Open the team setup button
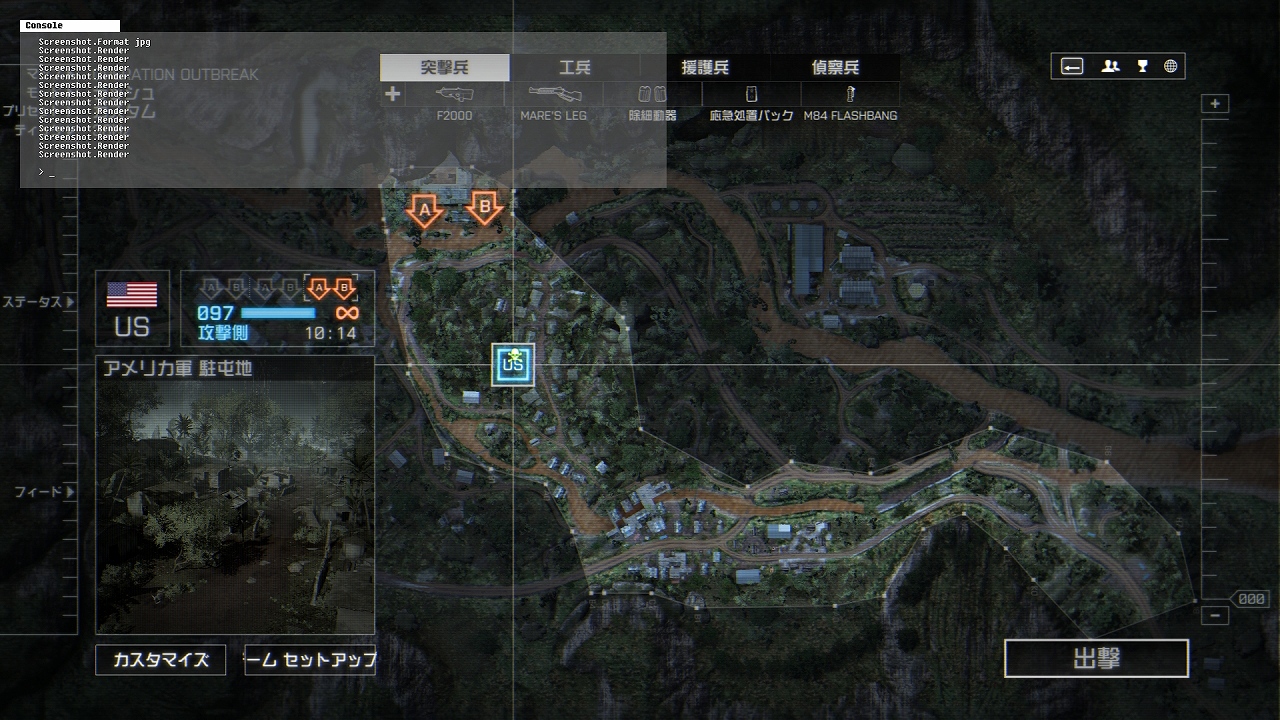Viewport: 1280px width, 720px height. click(310, 660)
